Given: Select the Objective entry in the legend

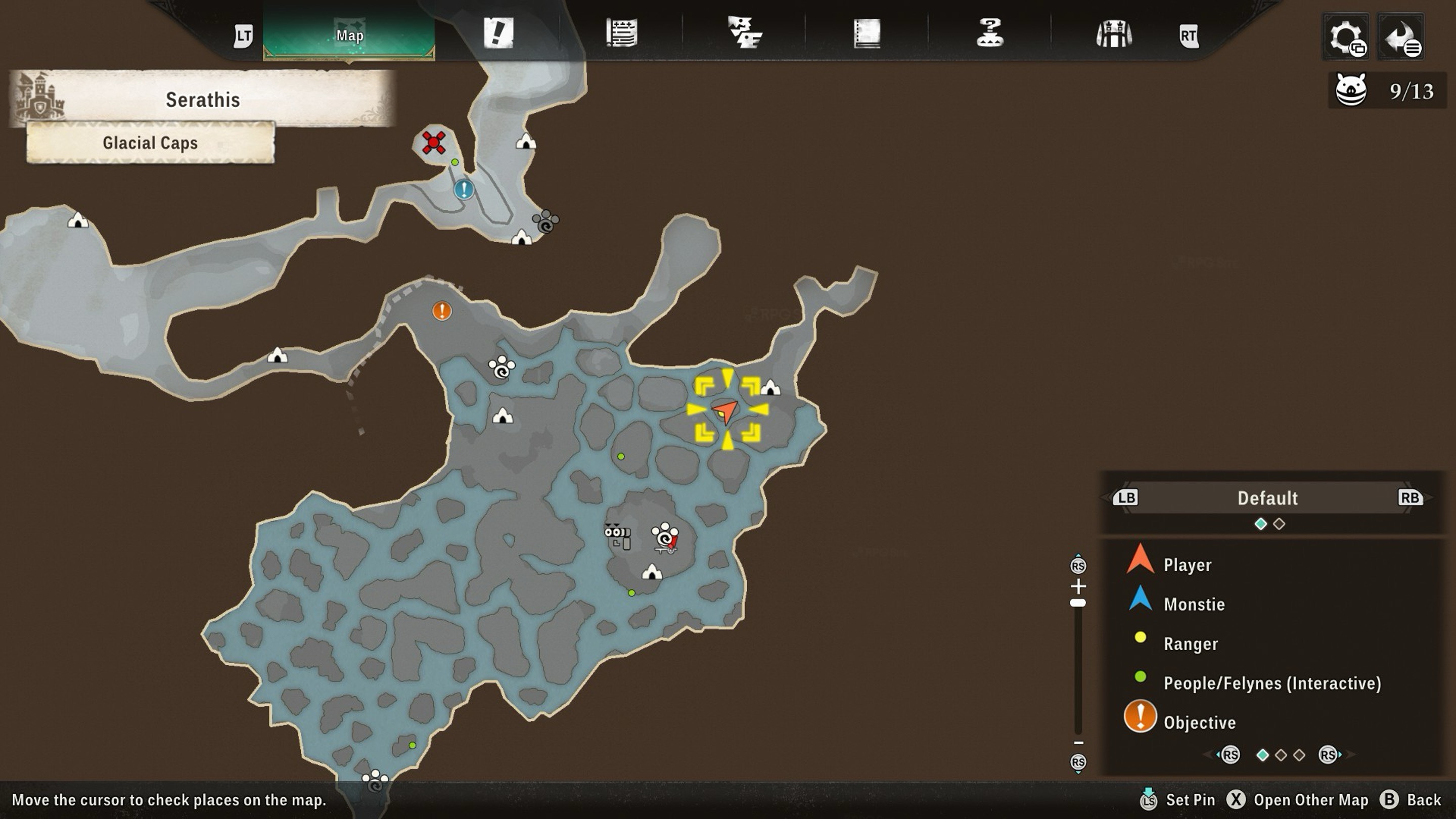Looking at the screenshot, I should pos(1199,722).
